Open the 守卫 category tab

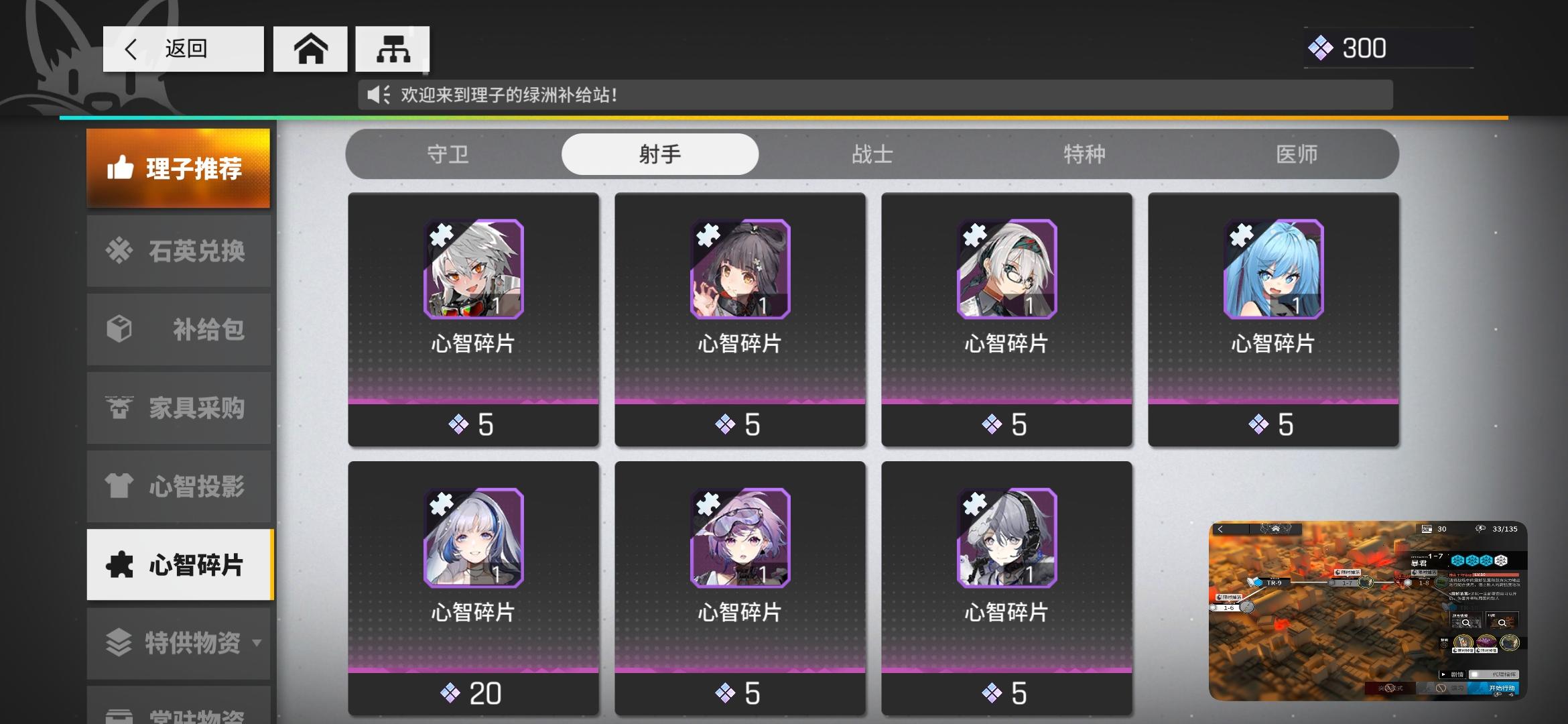coord(448,154)
